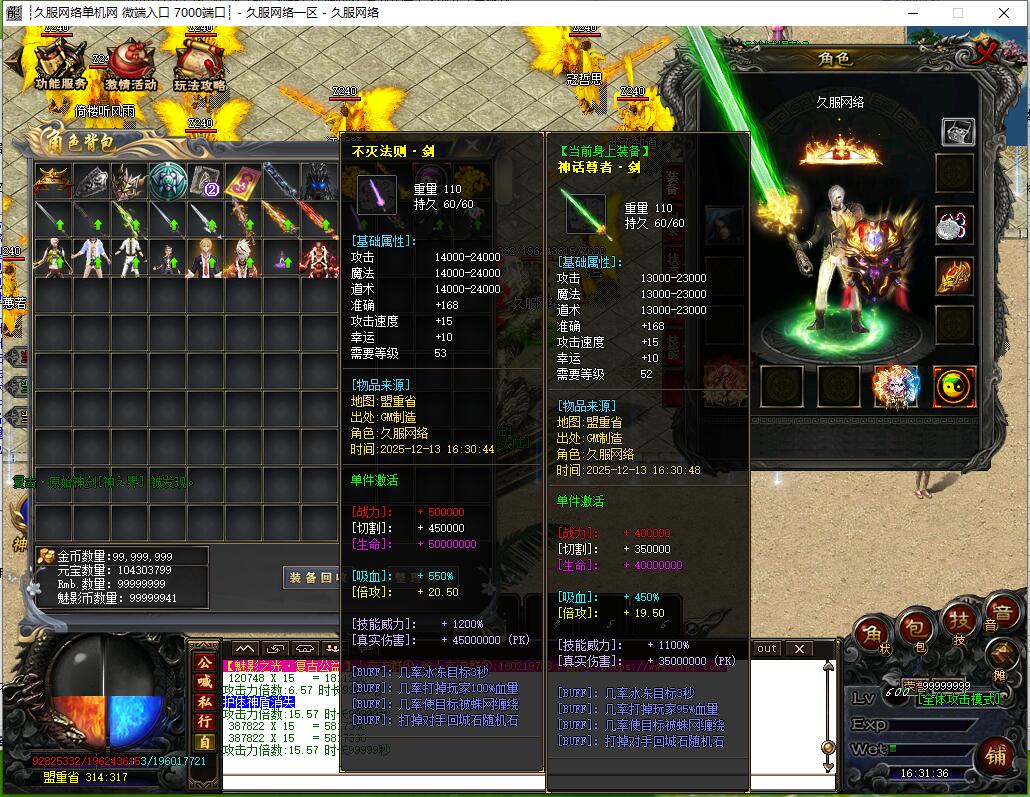The image size is (1030, 797).
Task: Select the purple-gold card item in backpack
Action: (x=243, y=181)
